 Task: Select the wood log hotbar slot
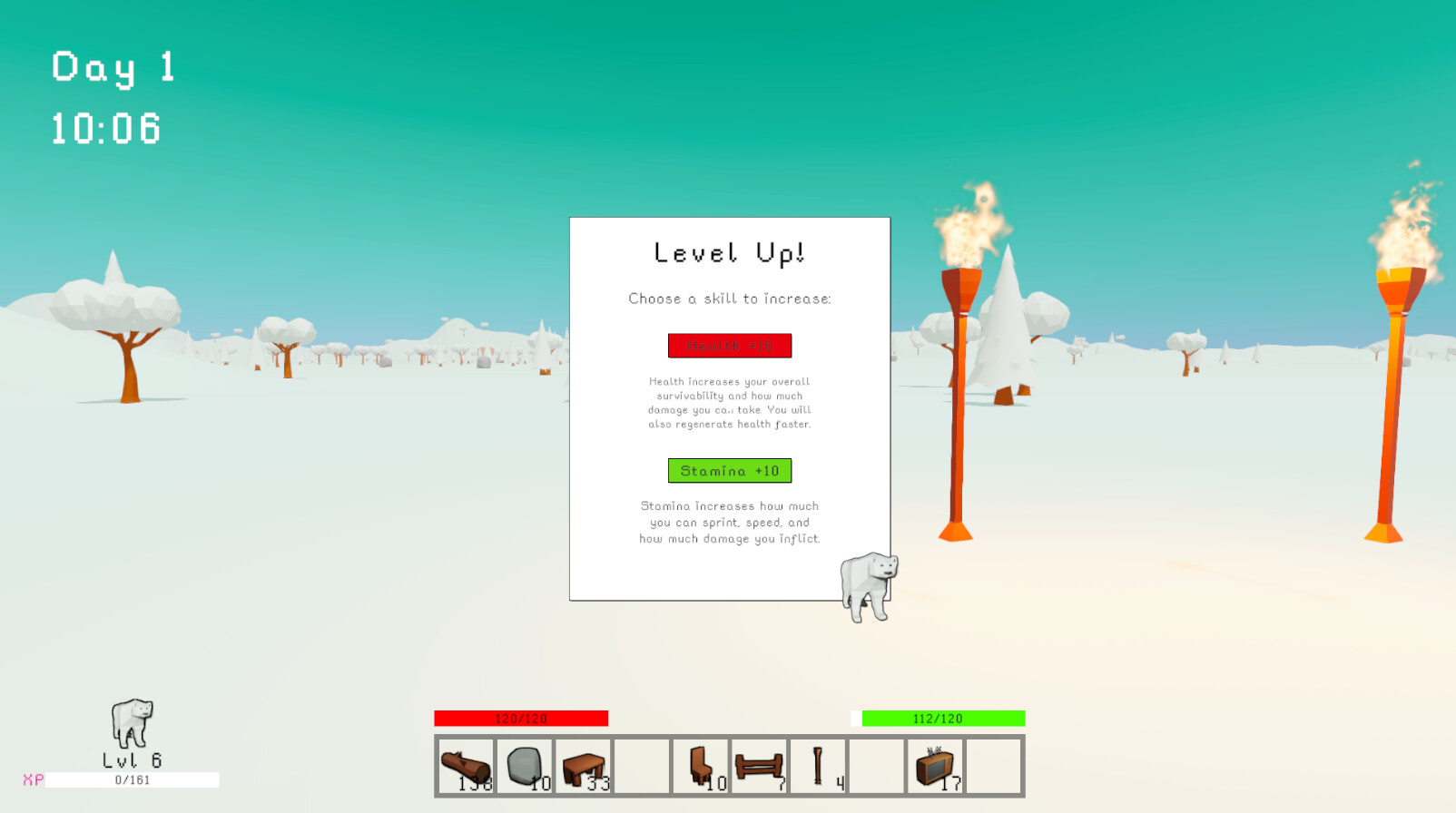pos(465,767)
